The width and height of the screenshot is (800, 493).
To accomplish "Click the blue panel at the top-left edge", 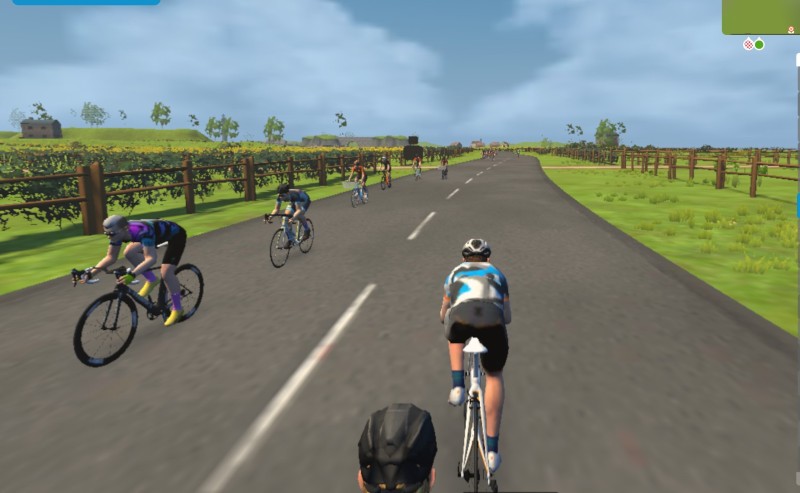I will 80,2.
